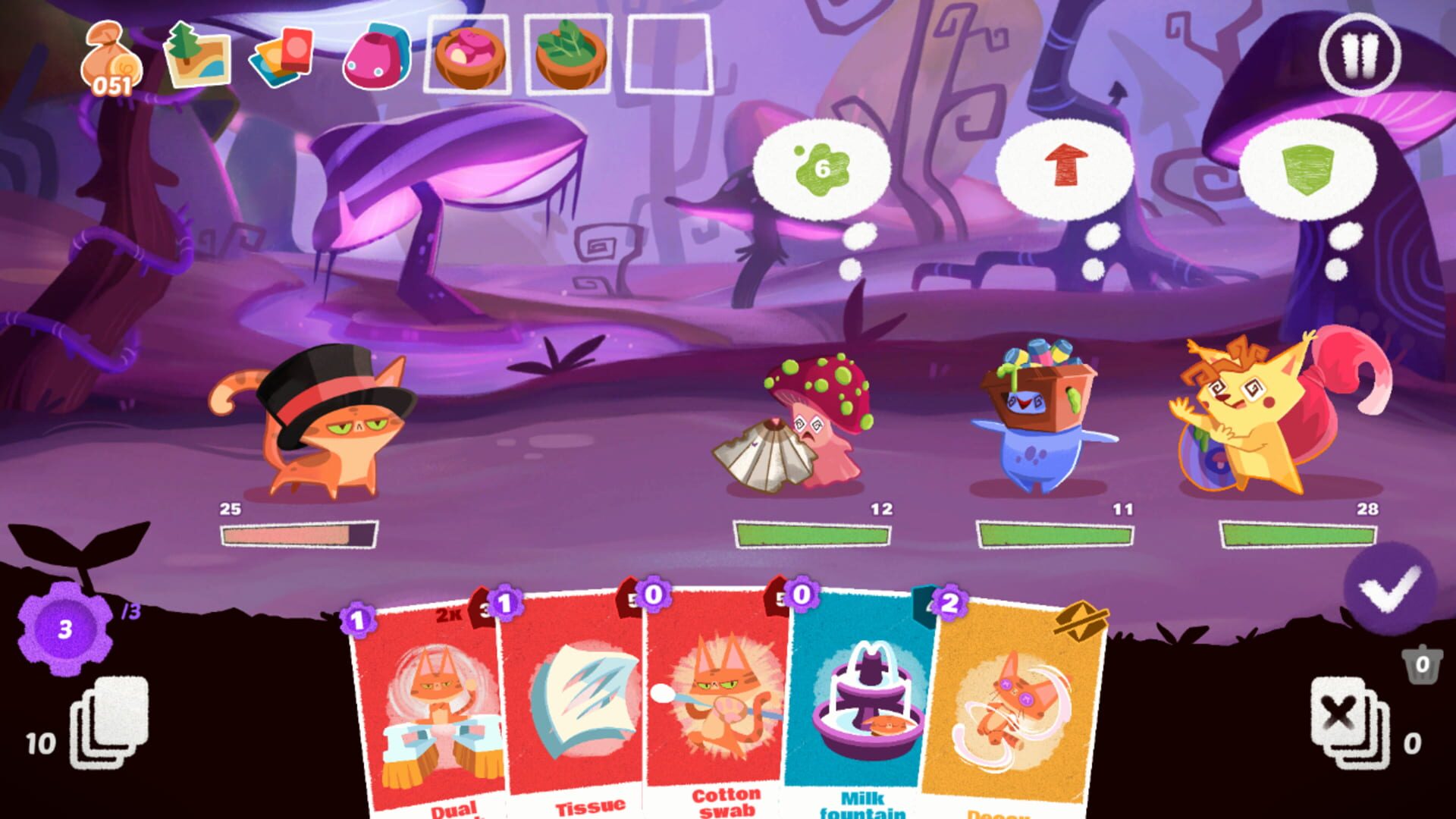Click the top hat cat's health bar
Viewport: 1456px width, 819px height.
296,535
